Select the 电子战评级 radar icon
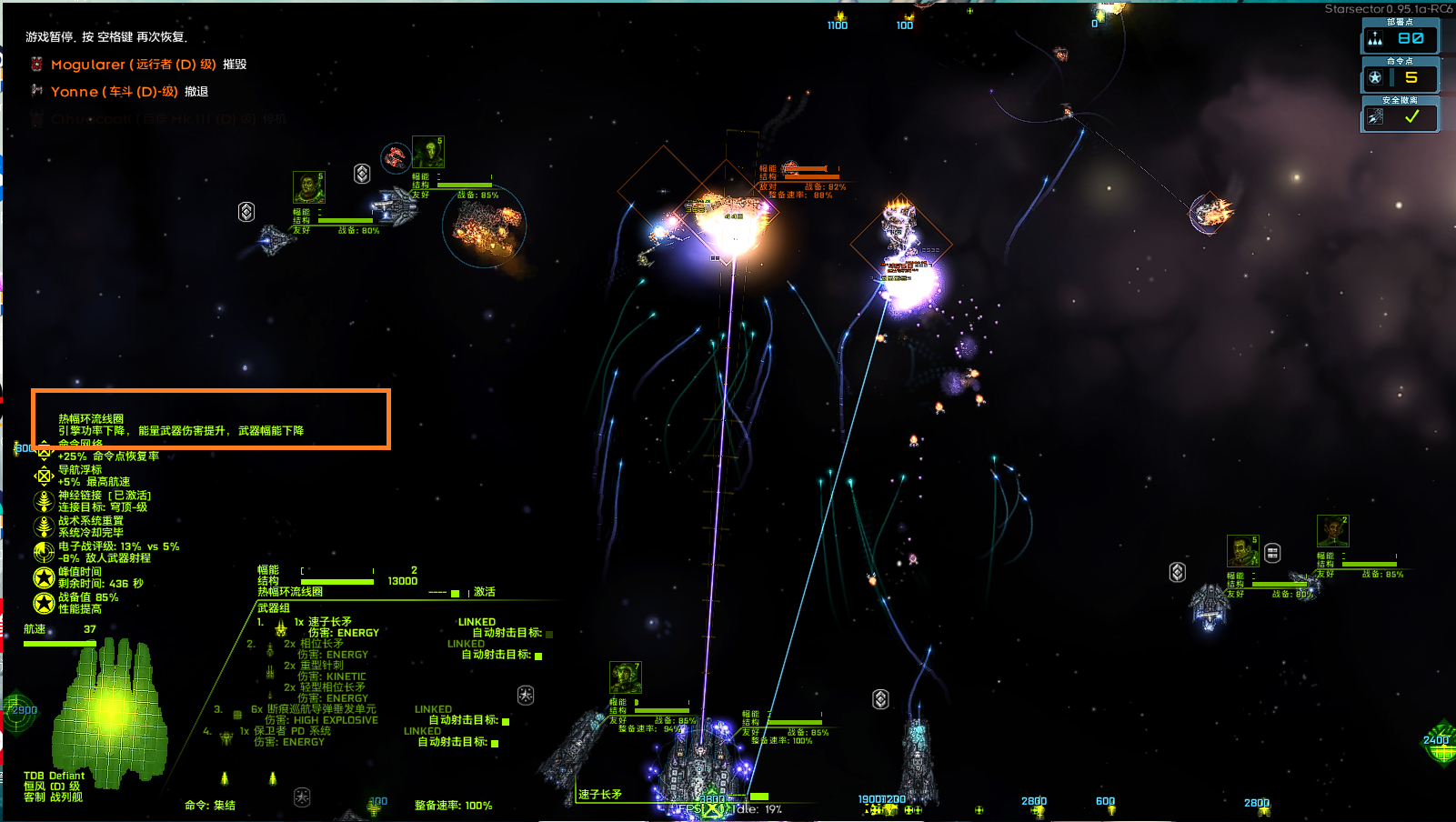 click(44, 552)
